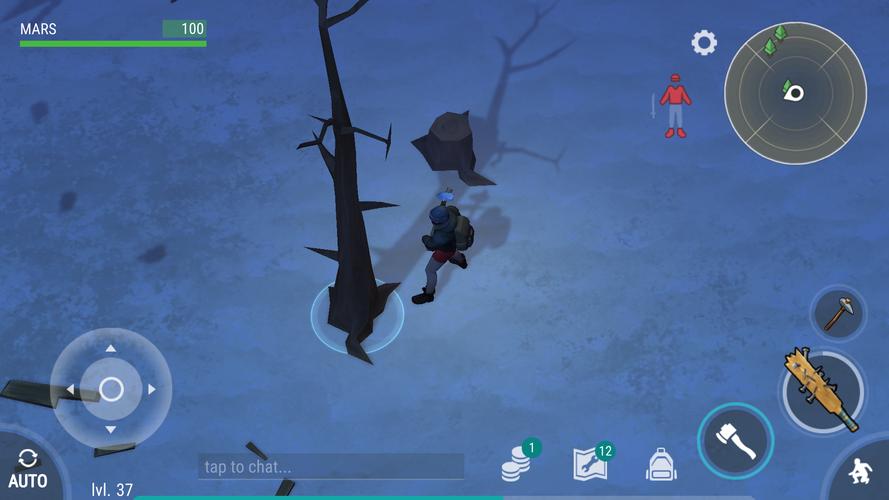Open the backpack inventory
The image size is (889, 500).
coord(661,463)
